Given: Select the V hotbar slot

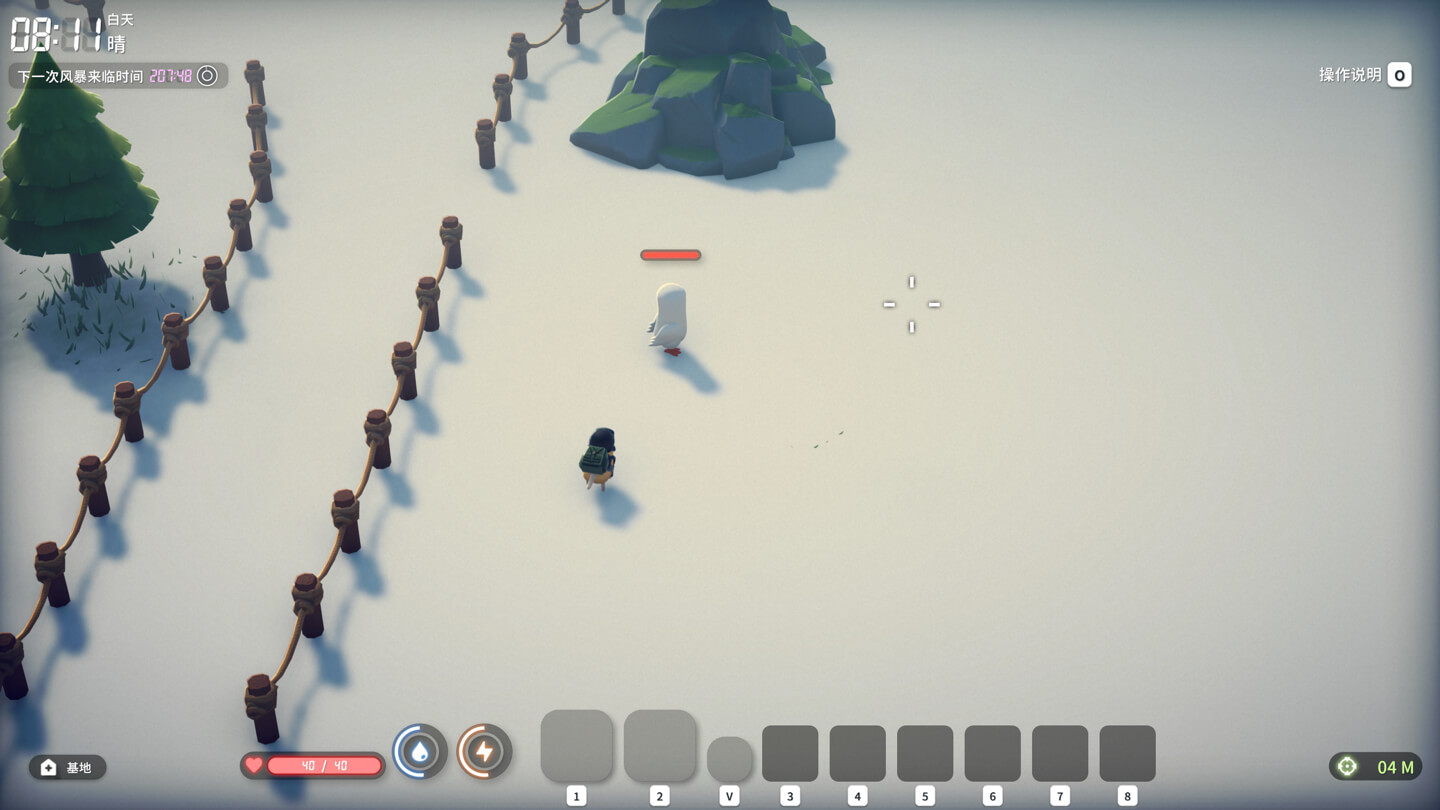Looking at the screenshot, I should click(x=730, y=761).
